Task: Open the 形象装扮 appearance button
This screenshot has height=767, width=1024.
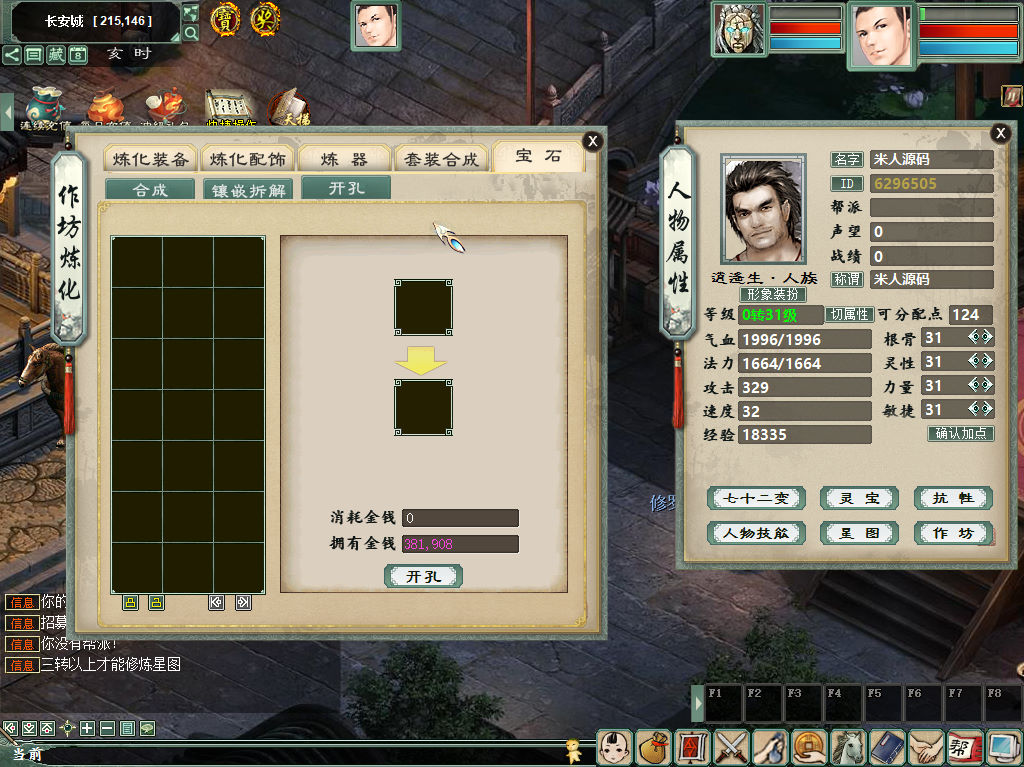Action: point(773,295)
